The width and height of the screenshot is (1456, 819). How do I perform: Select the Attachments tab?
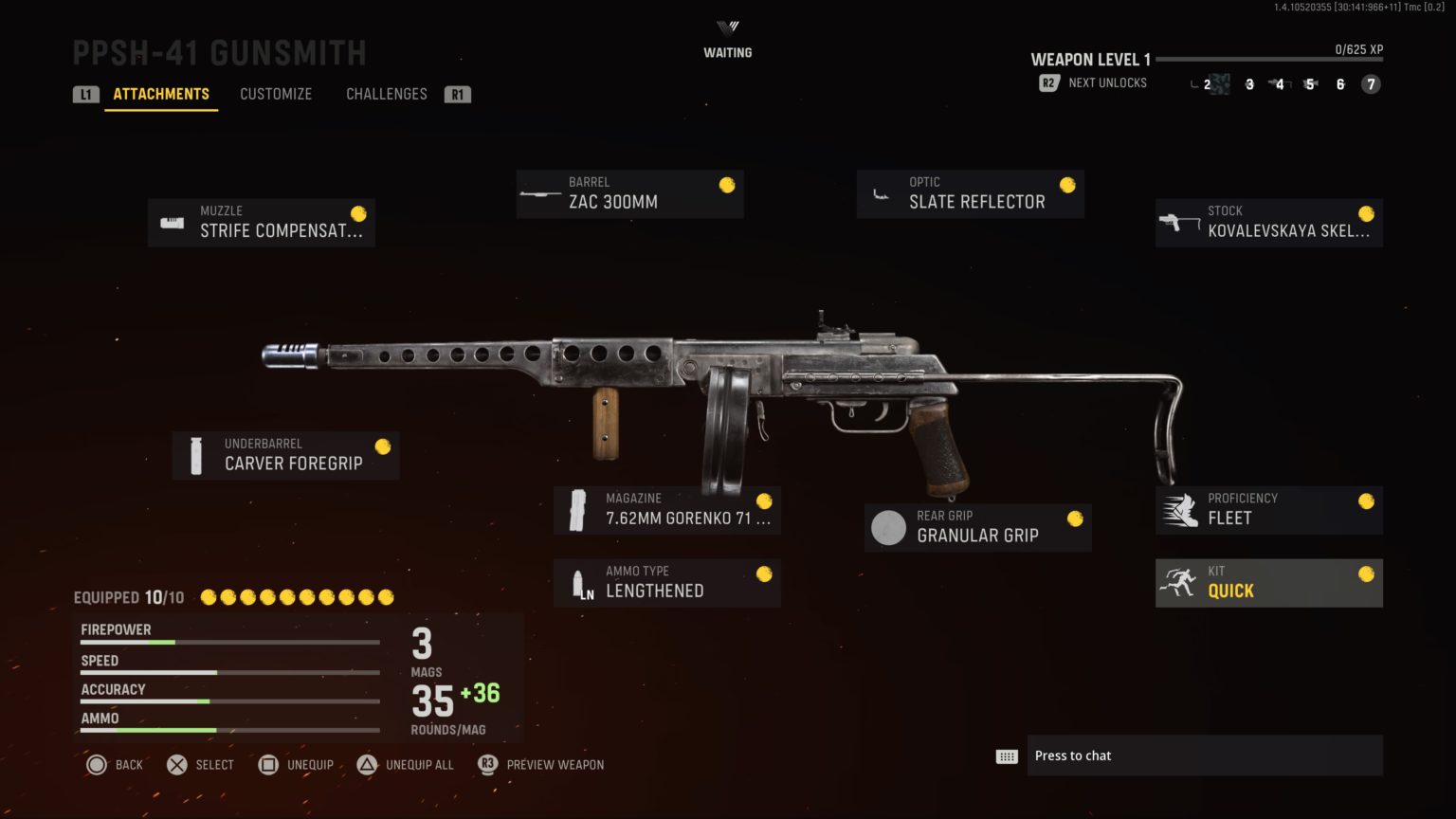160,93
